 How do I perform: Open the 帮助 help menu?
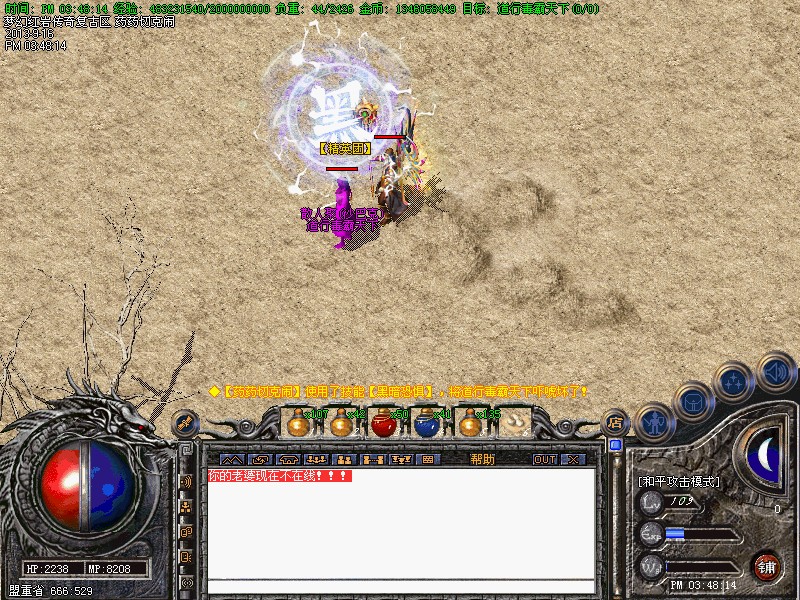[482, 459]
